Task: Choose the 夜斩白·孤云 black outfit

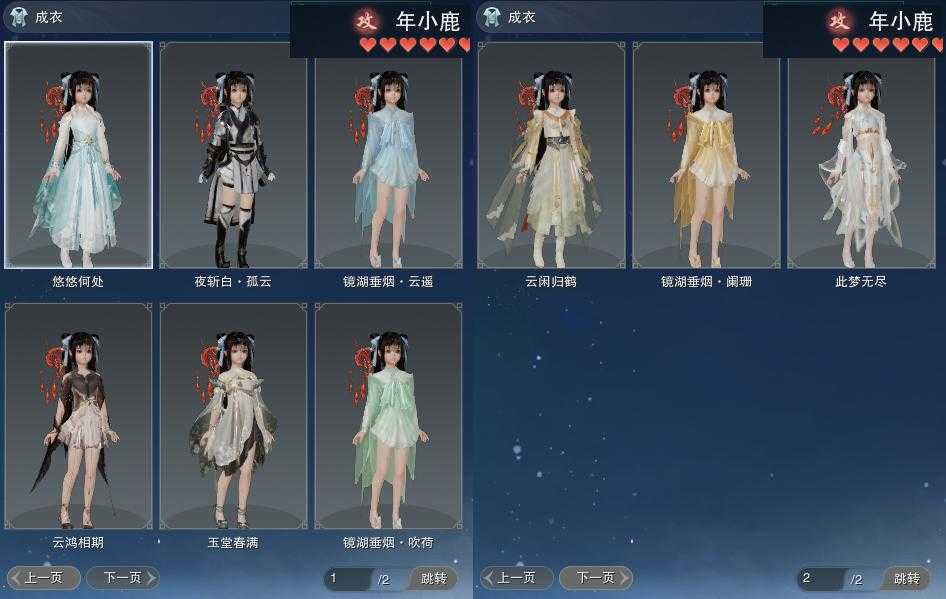Action: [233, 155]
